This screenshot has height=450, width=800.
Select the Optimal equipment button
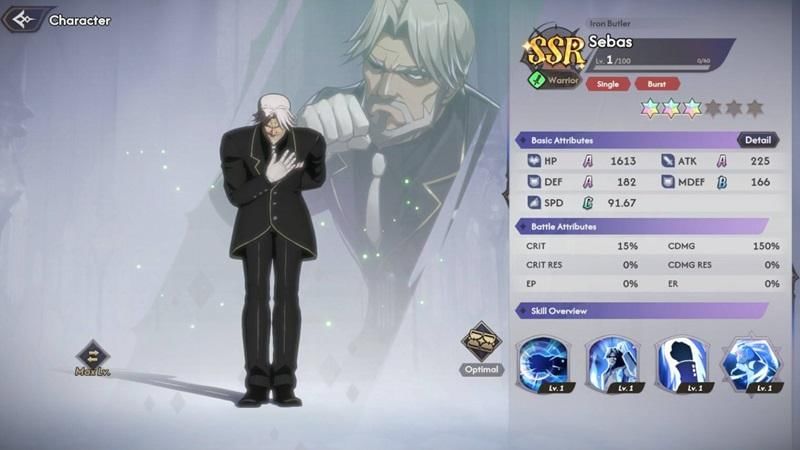point(481,343)
